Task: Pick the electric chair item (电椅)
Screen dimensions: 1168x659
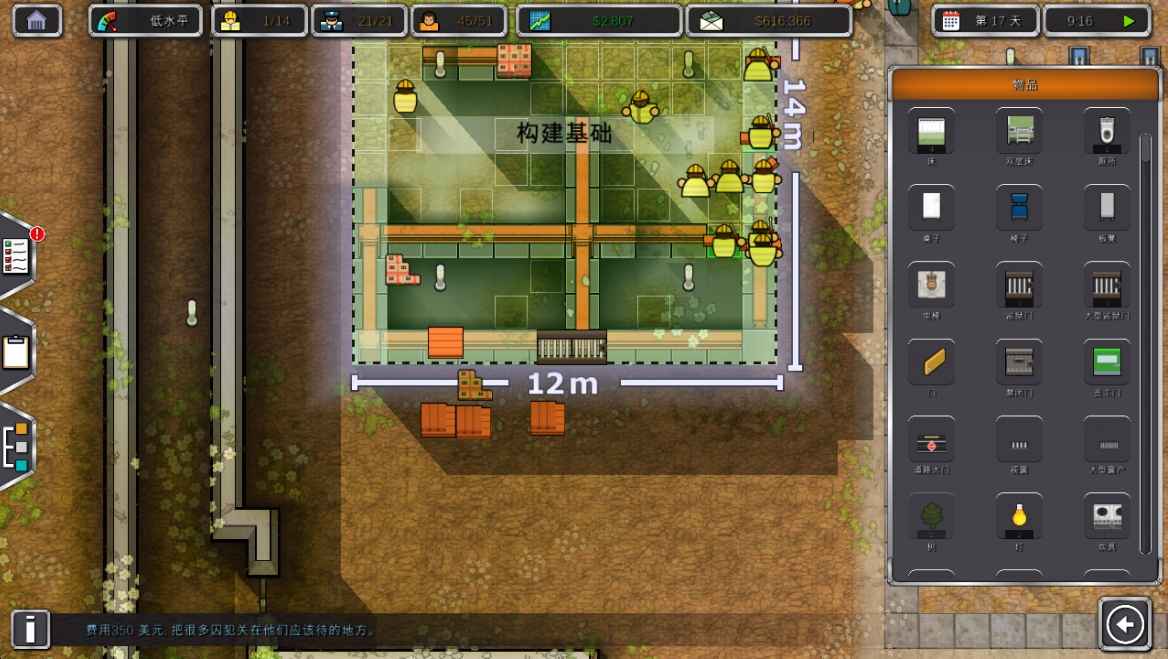Action: [x=931, y=285]
